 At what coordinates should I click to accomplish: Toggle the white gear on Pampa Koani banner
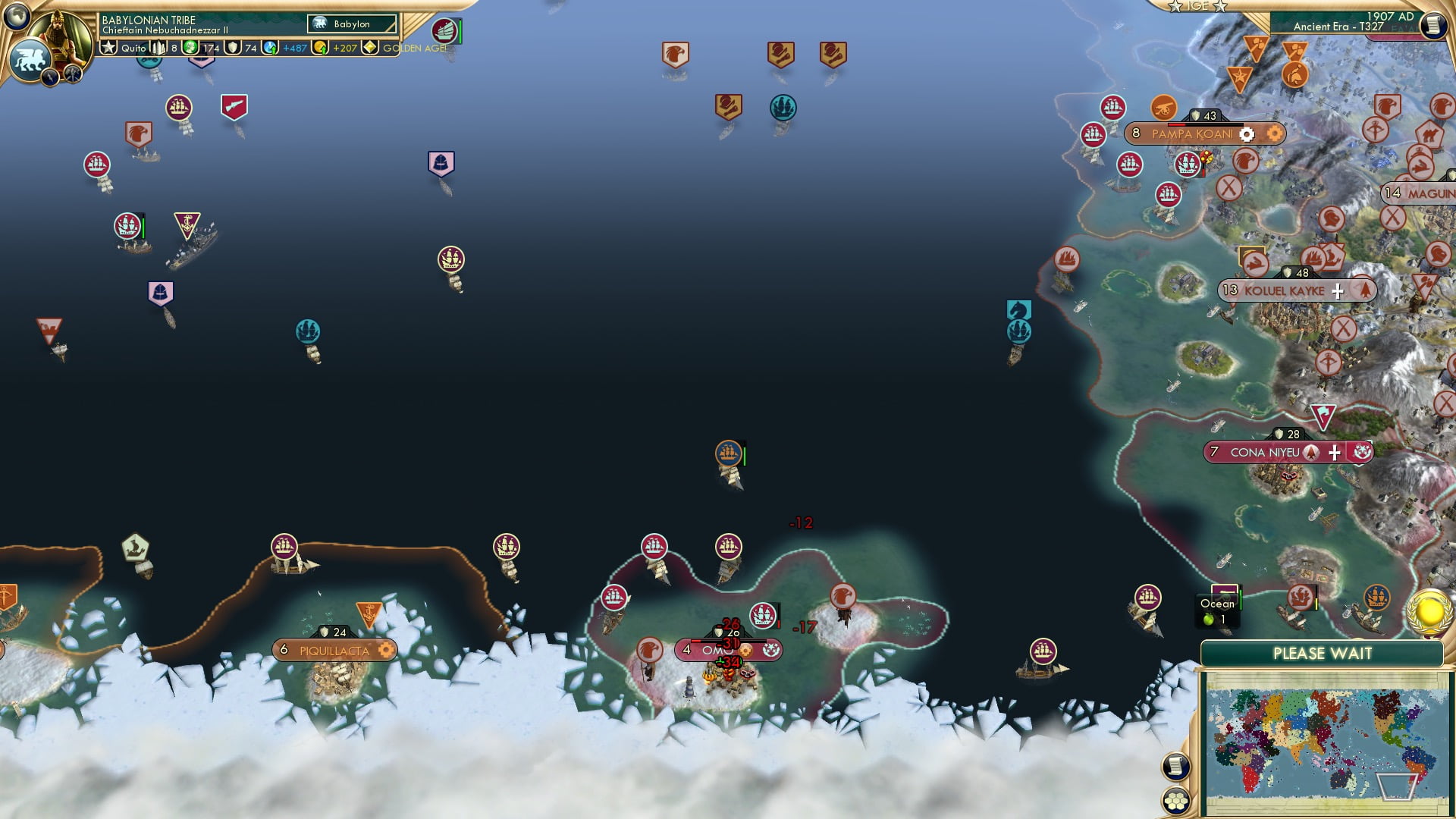[1246, 133]
